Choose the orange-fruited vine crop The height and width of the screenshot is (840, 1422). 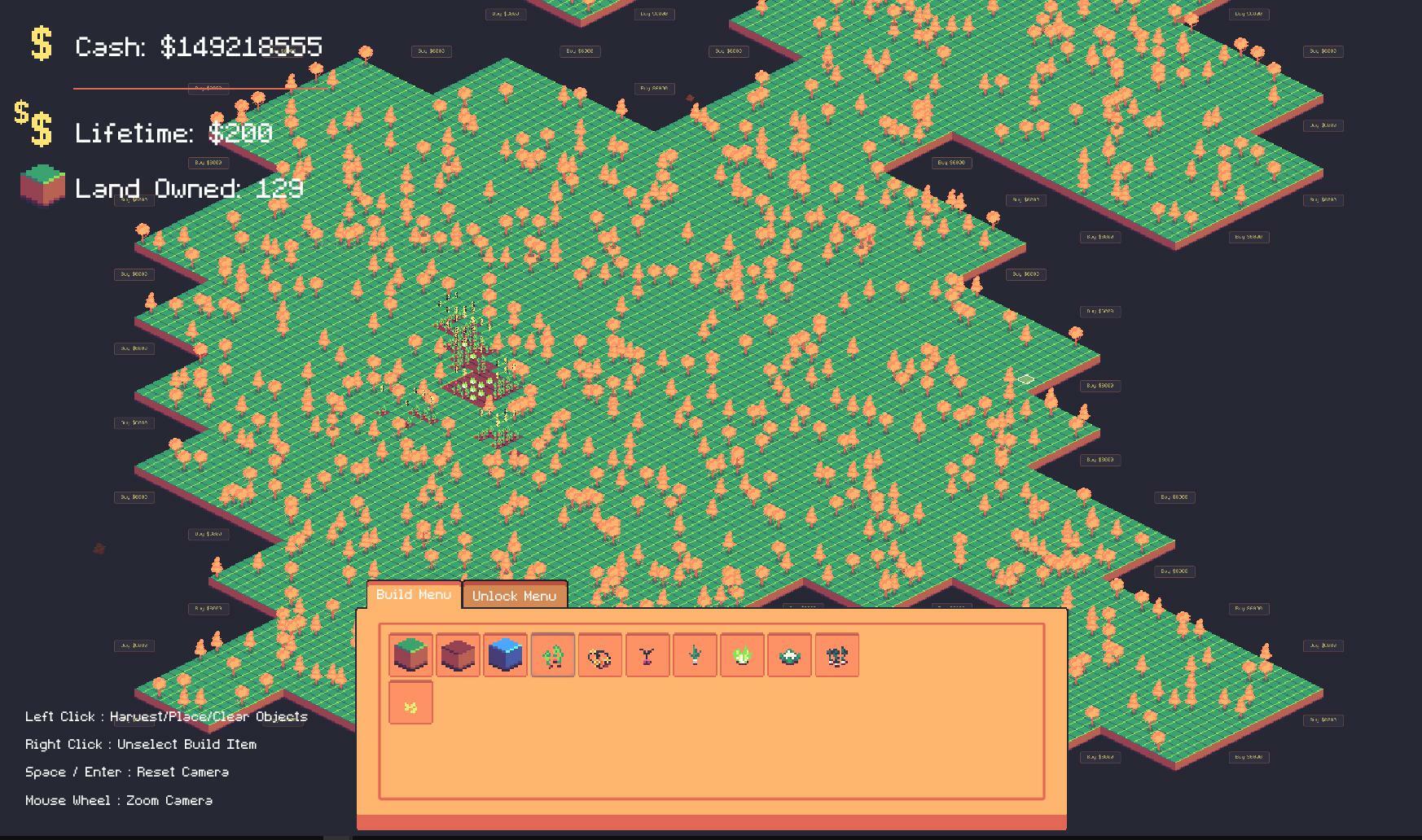point(600,655)
